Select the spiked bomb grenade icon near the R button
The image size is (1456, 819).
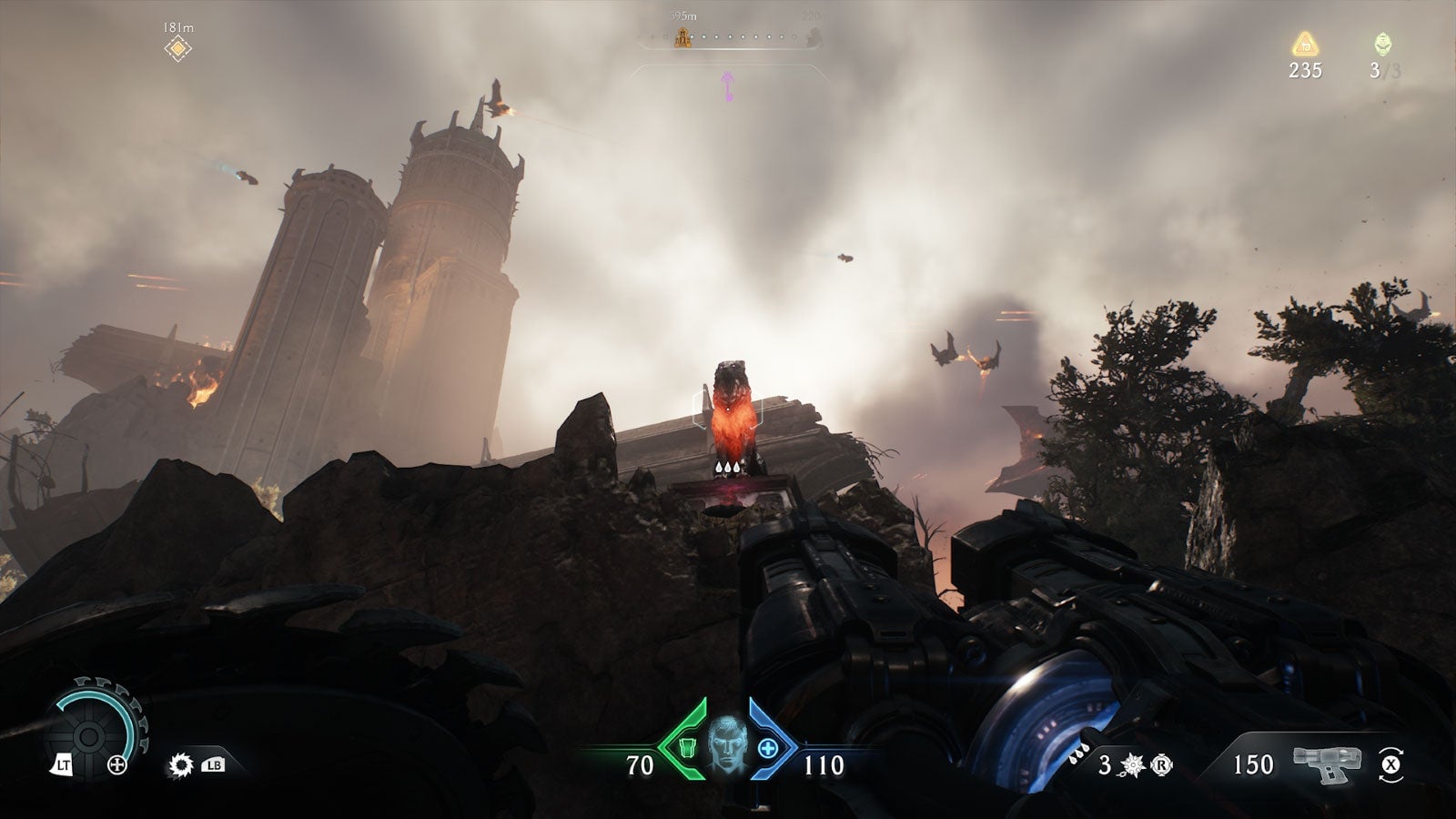pyautogui.click(x=1131, y=764)
